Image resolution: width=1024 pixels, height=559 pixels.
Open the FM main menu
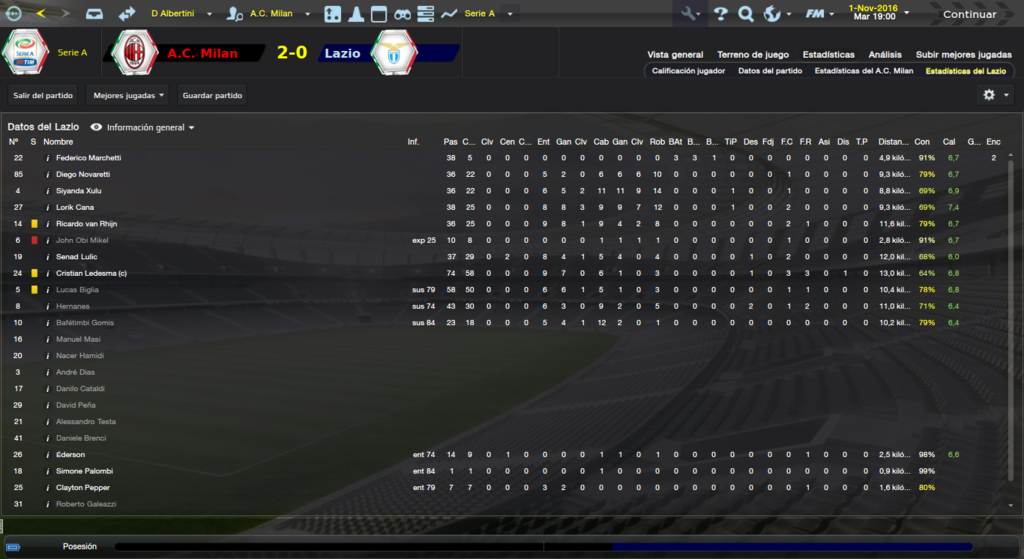818,14
